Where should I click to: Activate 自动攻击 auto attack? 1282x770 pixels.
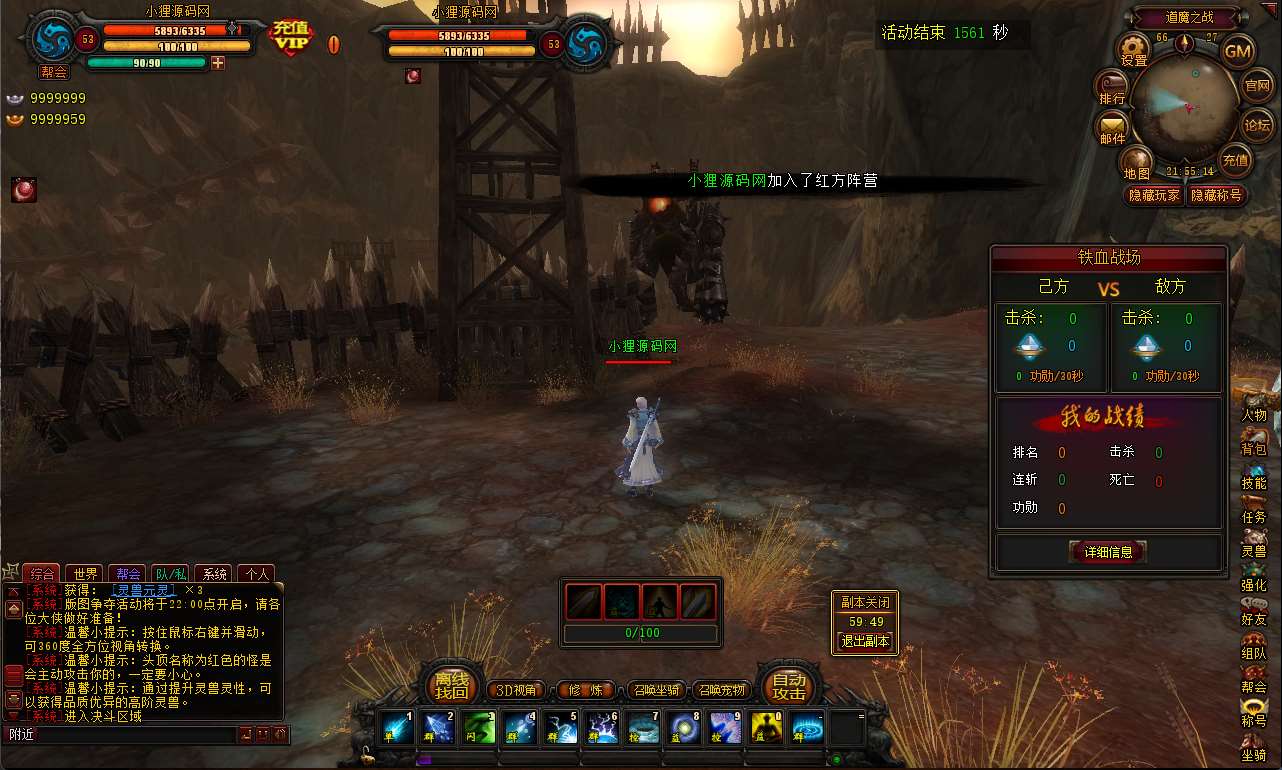click(x=788, y=686)
